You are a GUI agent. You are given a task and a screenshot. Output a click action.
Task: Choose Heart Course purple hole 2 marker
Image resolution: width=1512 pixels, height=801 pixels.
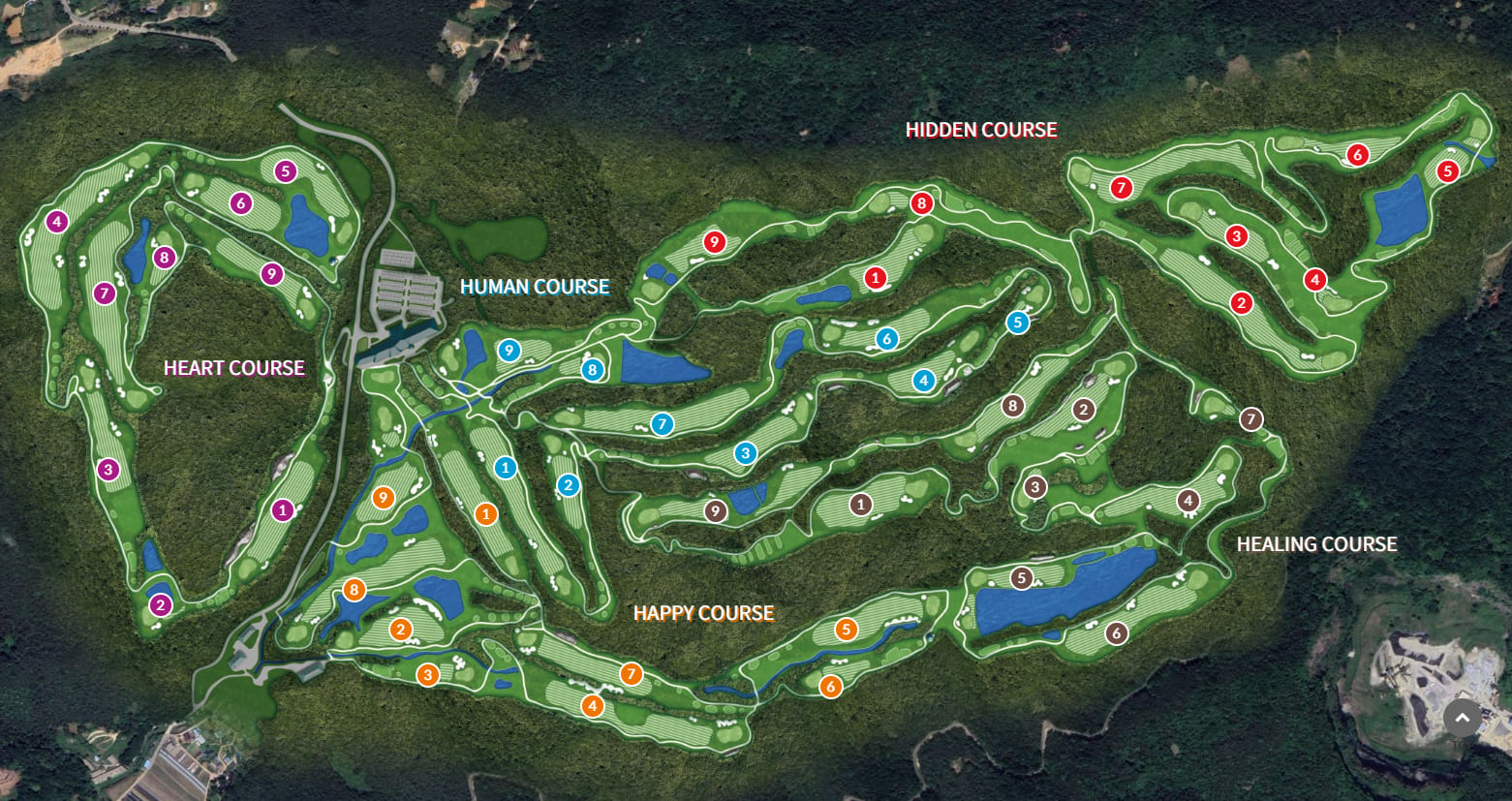coord(160,606)
